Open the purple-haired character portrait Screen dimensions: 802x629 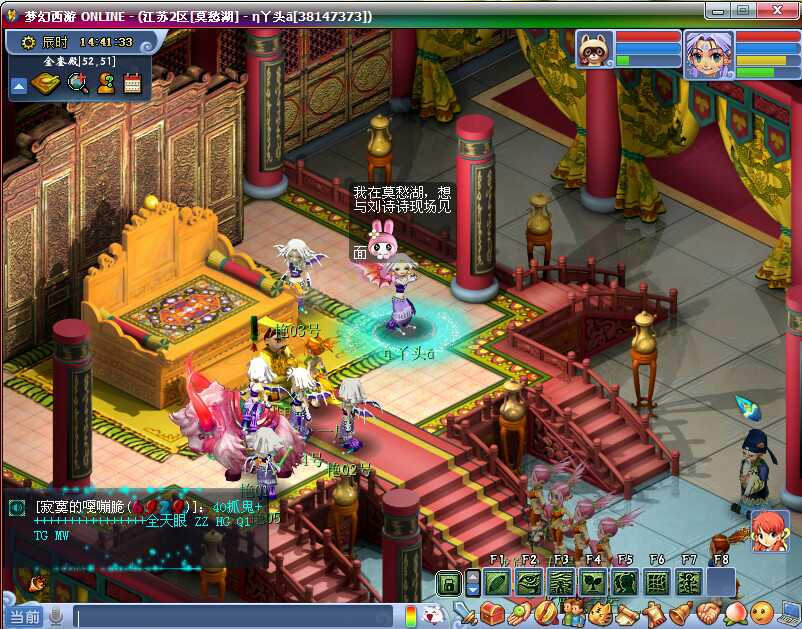pos(709,53)
